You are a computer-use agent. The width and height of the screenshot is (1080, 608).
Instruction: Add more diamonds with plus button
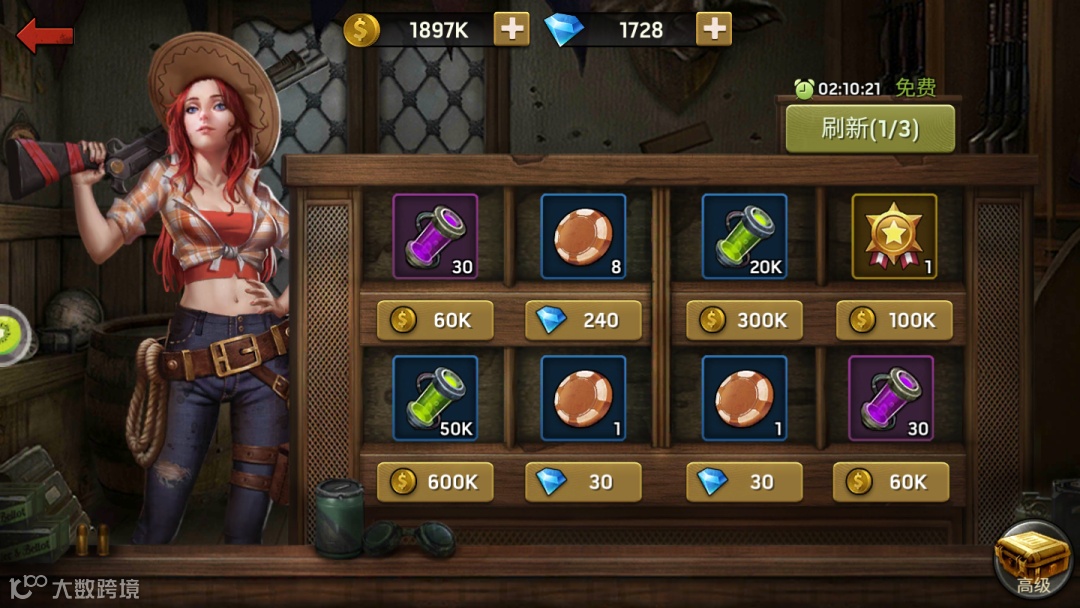(x=713, y=29)
